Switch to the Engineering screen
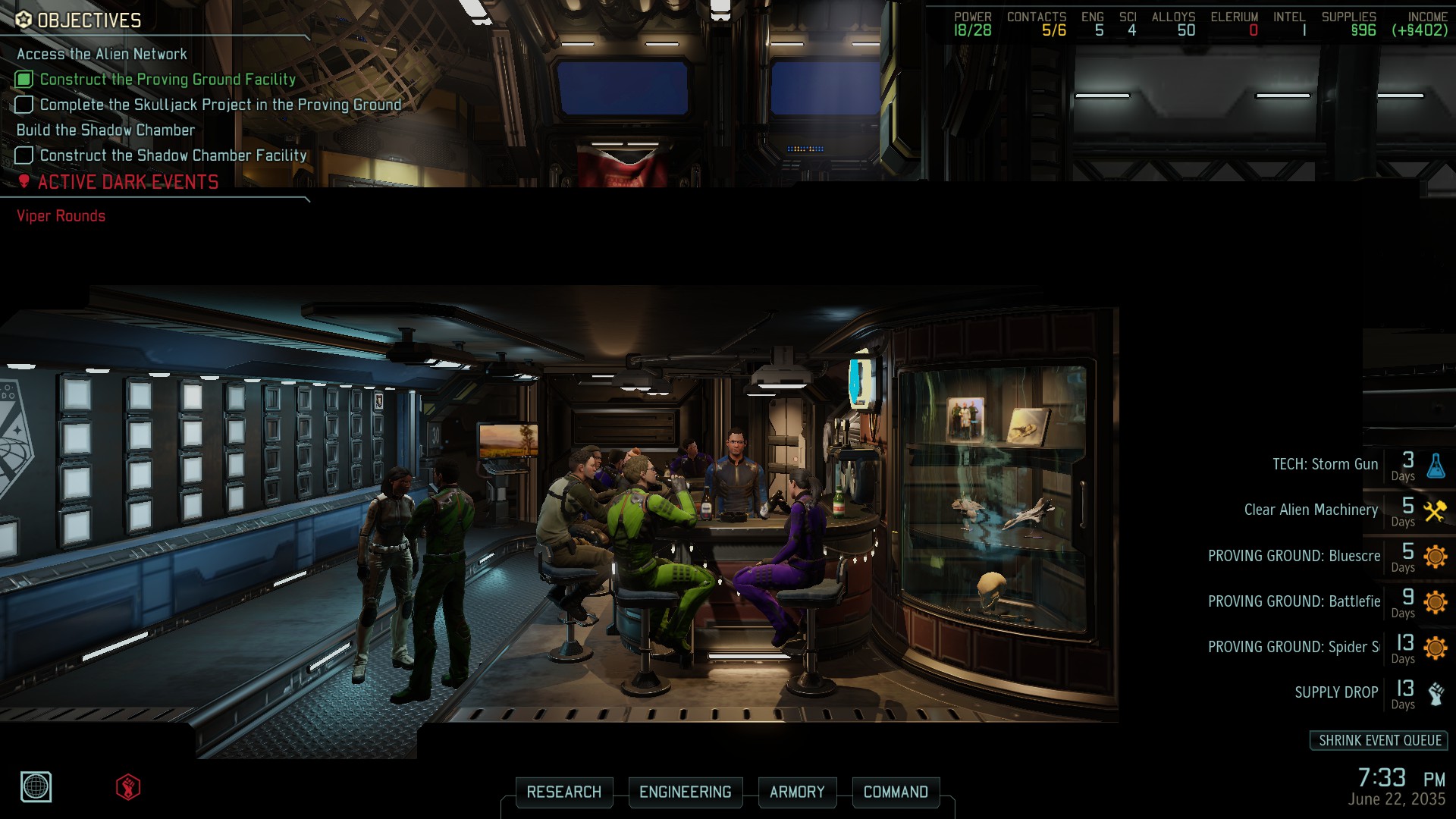Viewport: 1456px width, 819px height. 686,792
